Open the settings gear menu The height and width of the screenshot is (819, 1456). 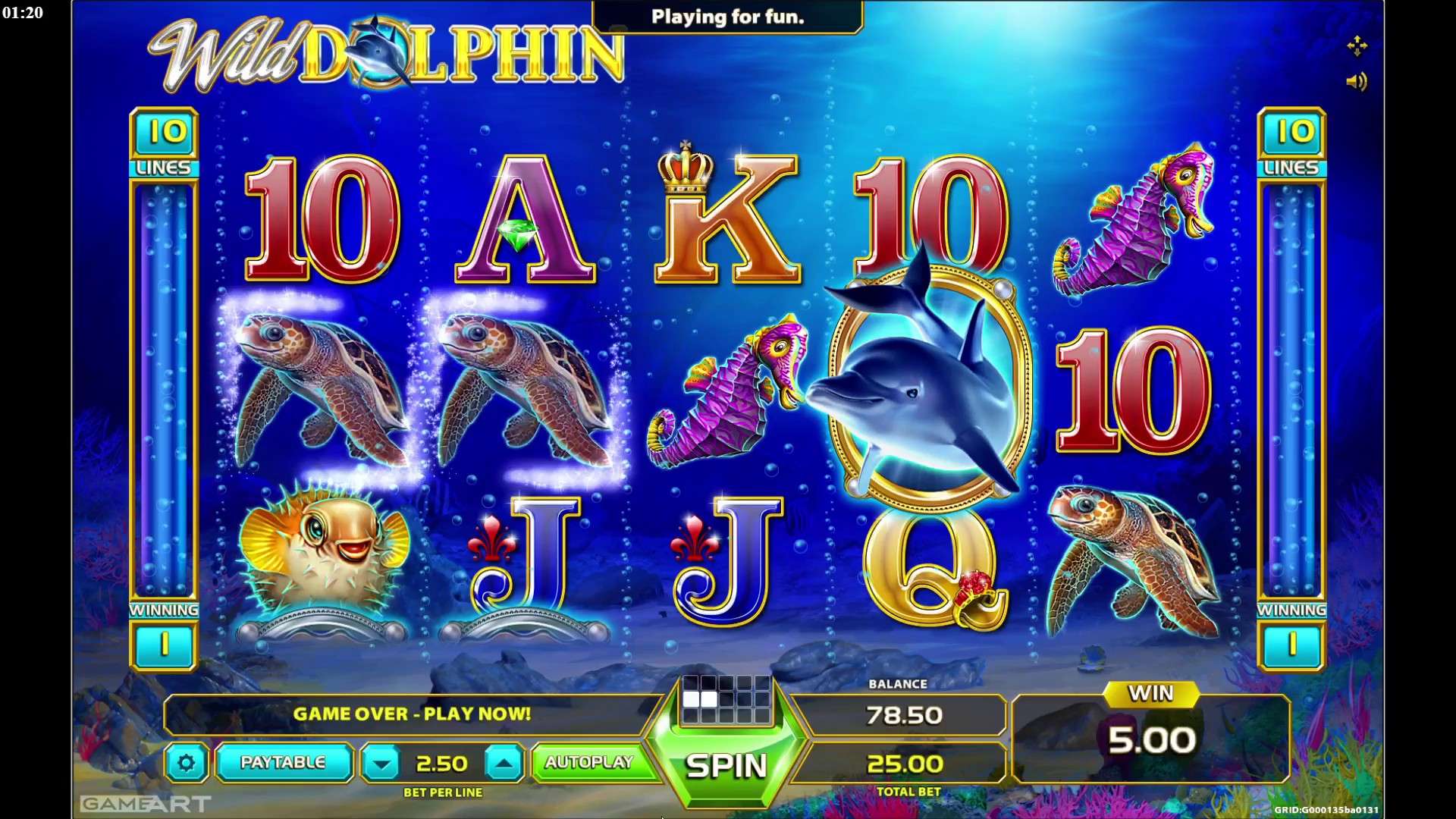(187, 764)
